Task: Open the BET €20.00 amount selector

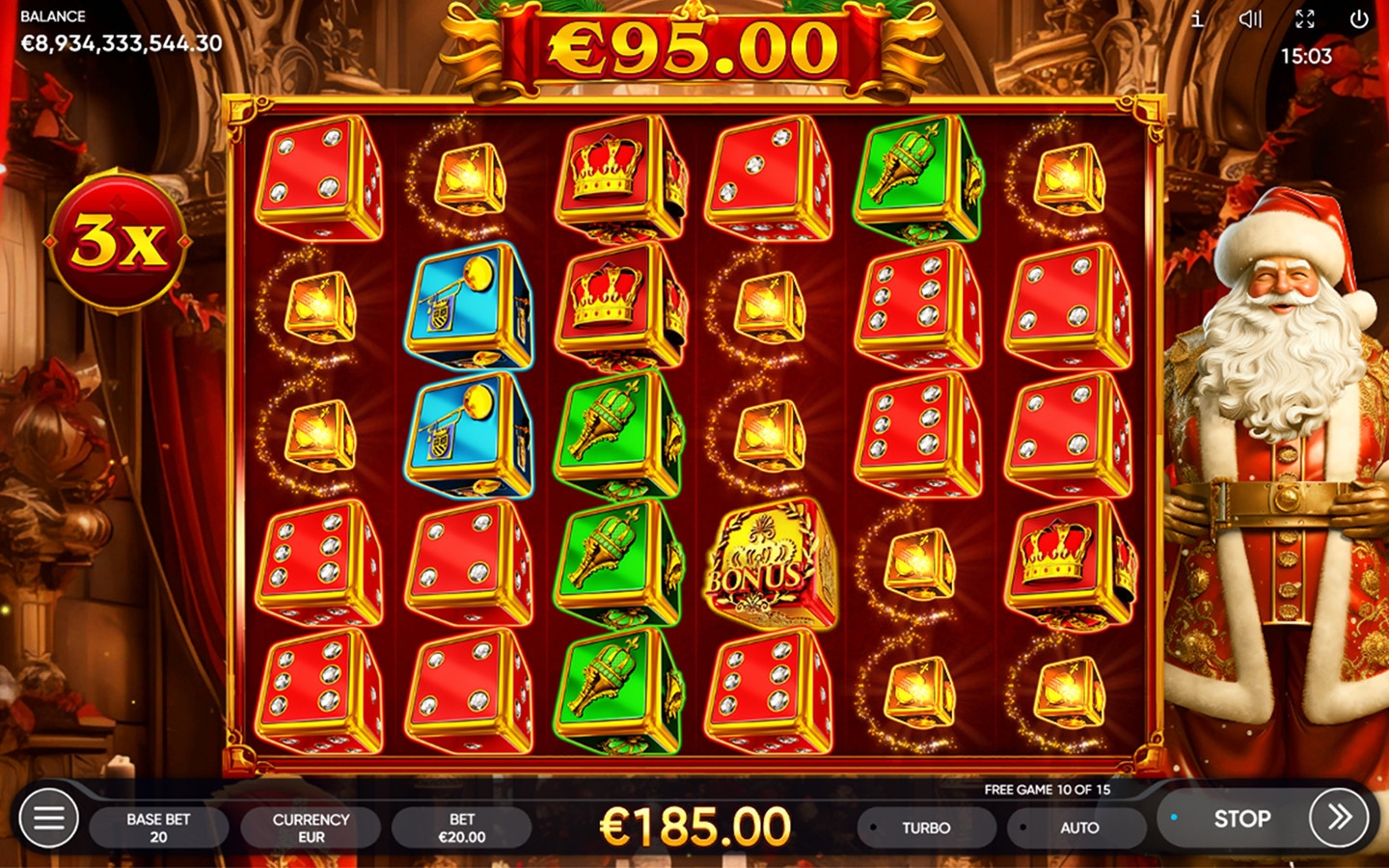Action: [x=462, y=827]
